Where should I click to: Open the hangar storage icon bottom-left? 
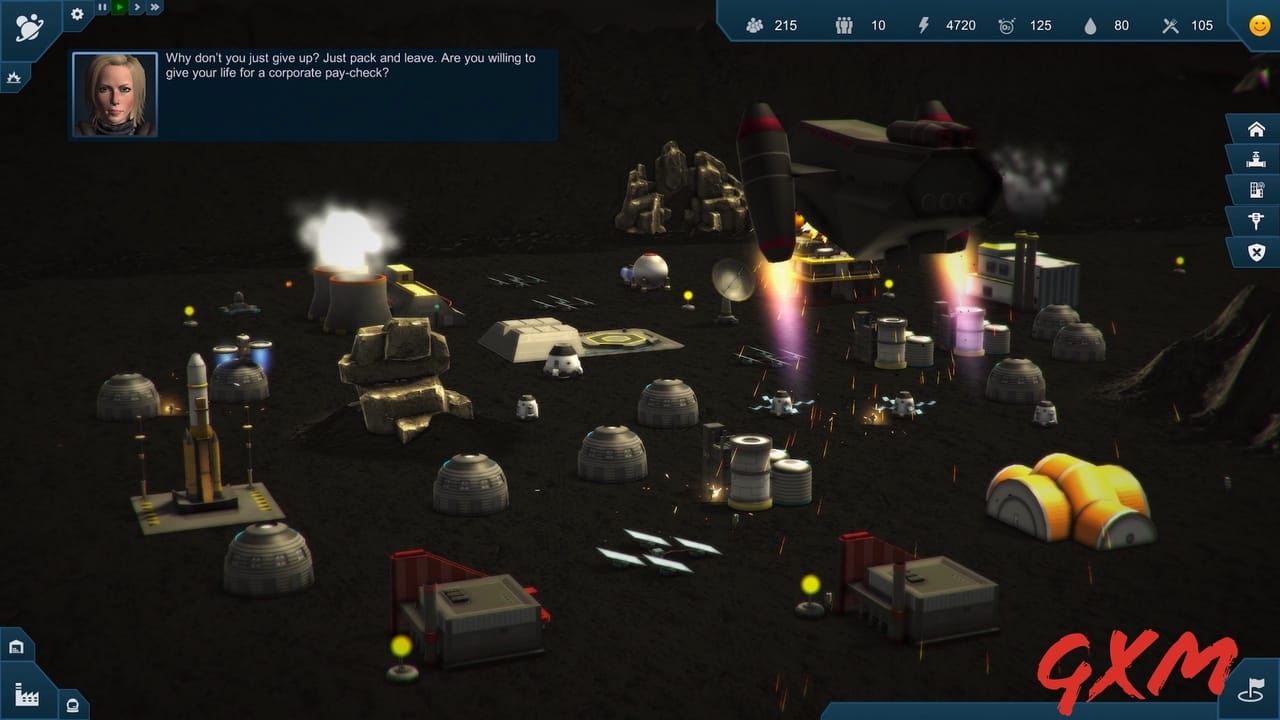[x=16, y=646]
